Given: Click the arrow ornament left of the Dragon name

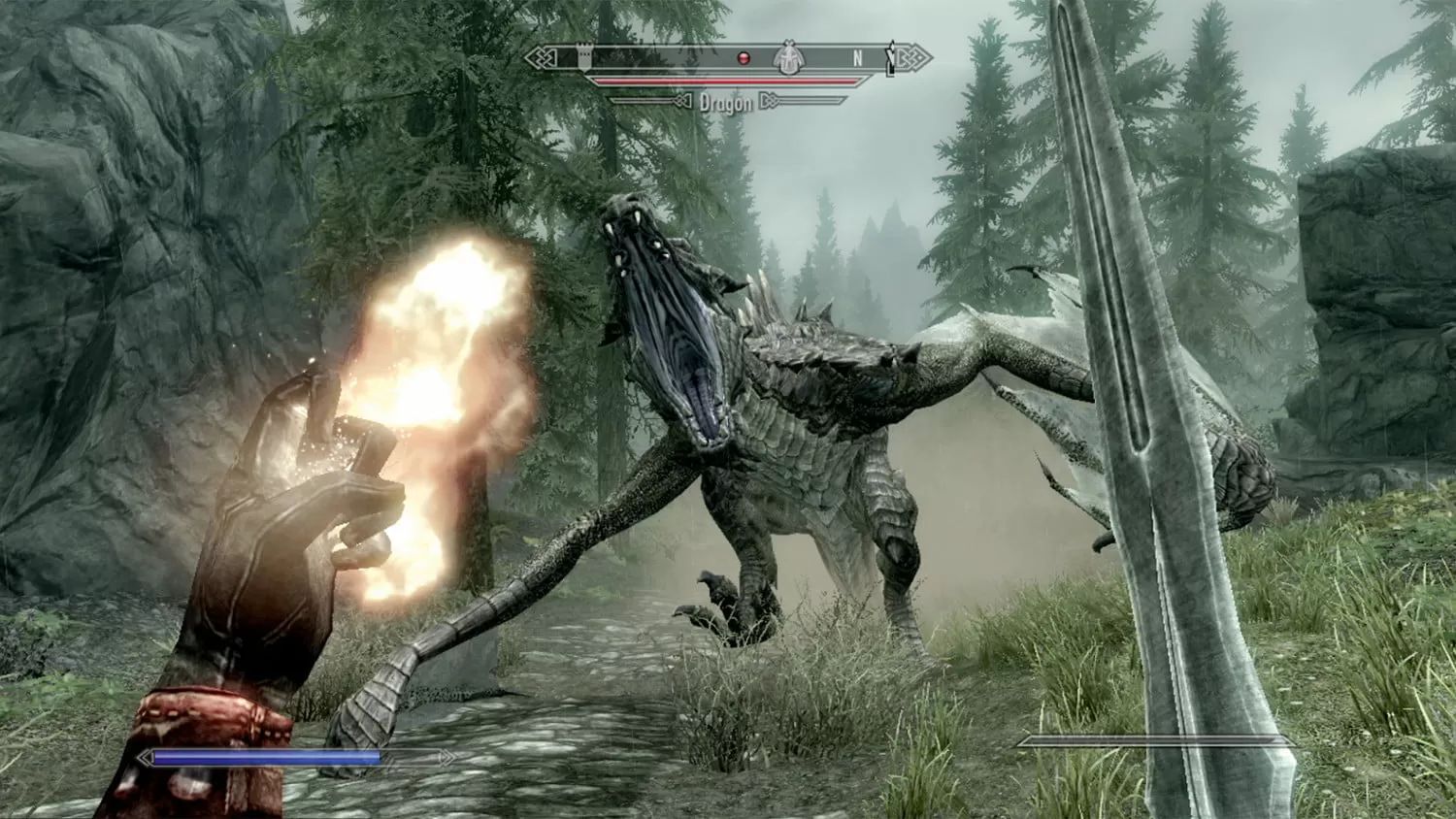Looking at the screenshot, I should [x=683, y=101].
